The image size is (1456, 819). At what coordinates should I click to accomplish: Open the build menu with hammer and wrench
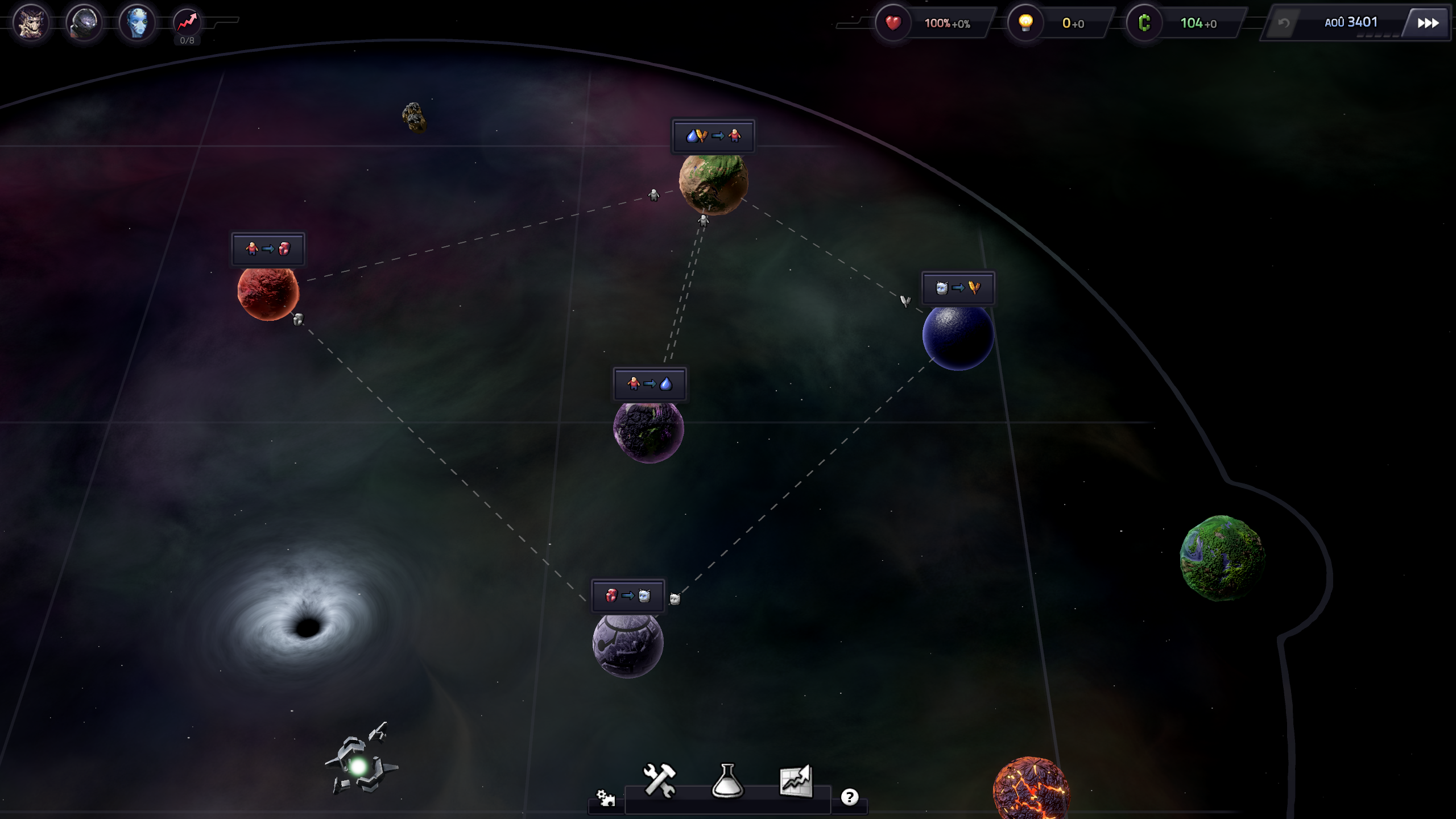click(x=660, y=780)
